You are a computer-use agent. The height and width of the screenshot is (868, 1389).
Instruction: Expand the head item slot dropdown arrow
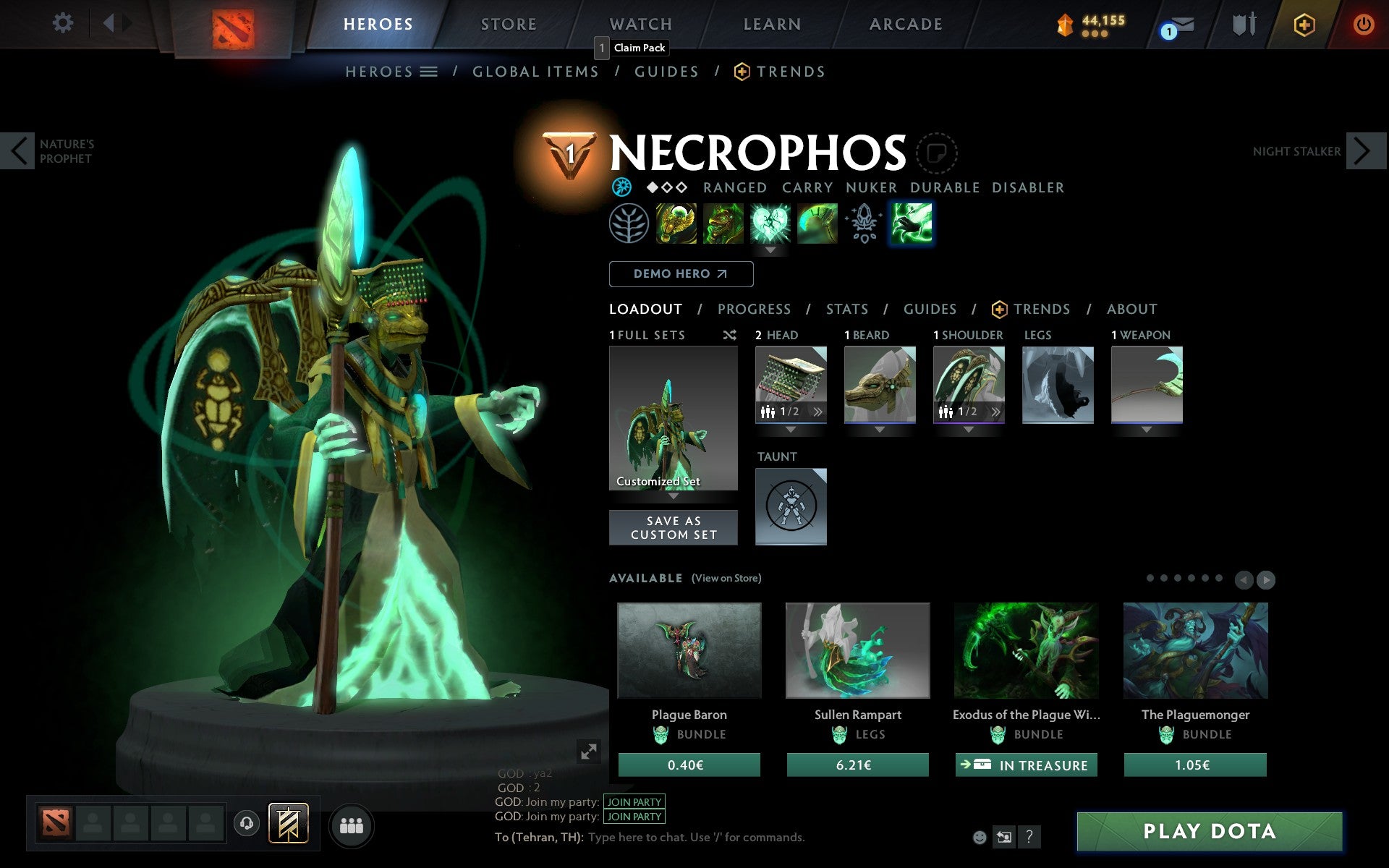click(x=790, y=428)
